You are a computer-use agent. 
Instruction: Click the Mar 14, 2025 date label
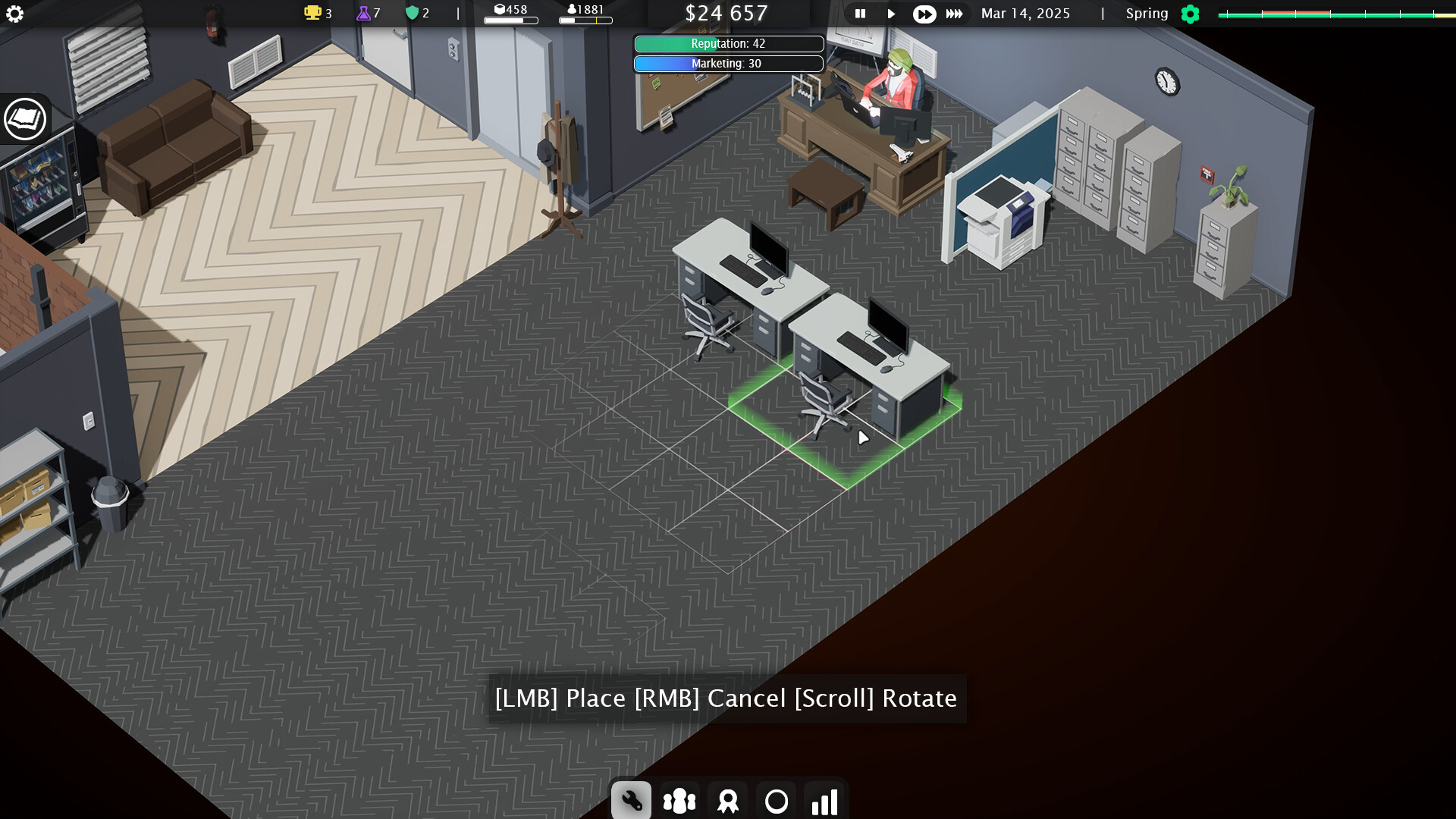point(1025,14)
